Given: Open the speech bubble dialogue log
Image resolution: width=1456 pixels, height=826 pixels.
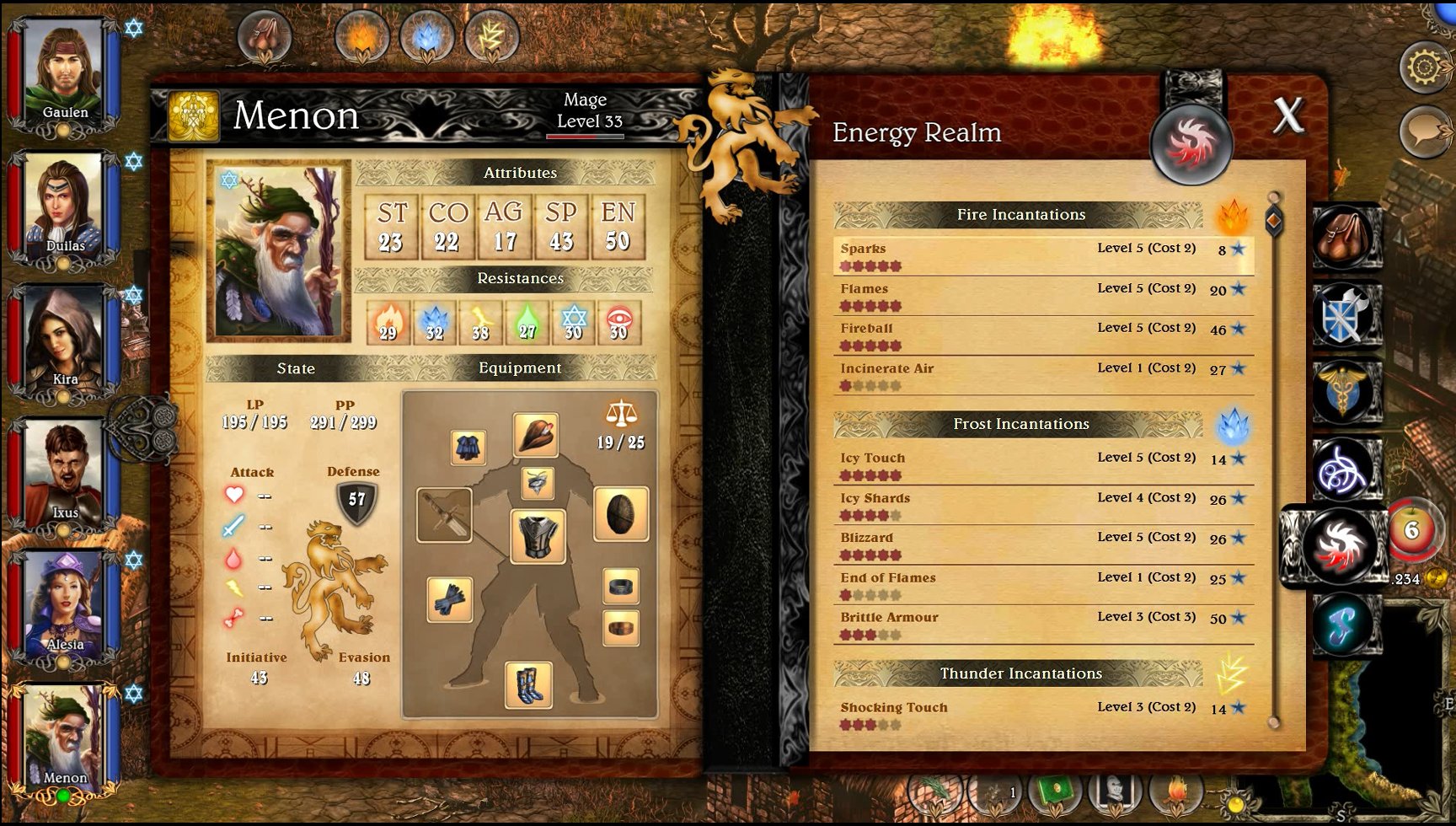Looking at the screenshot, I should [1424, 131].
